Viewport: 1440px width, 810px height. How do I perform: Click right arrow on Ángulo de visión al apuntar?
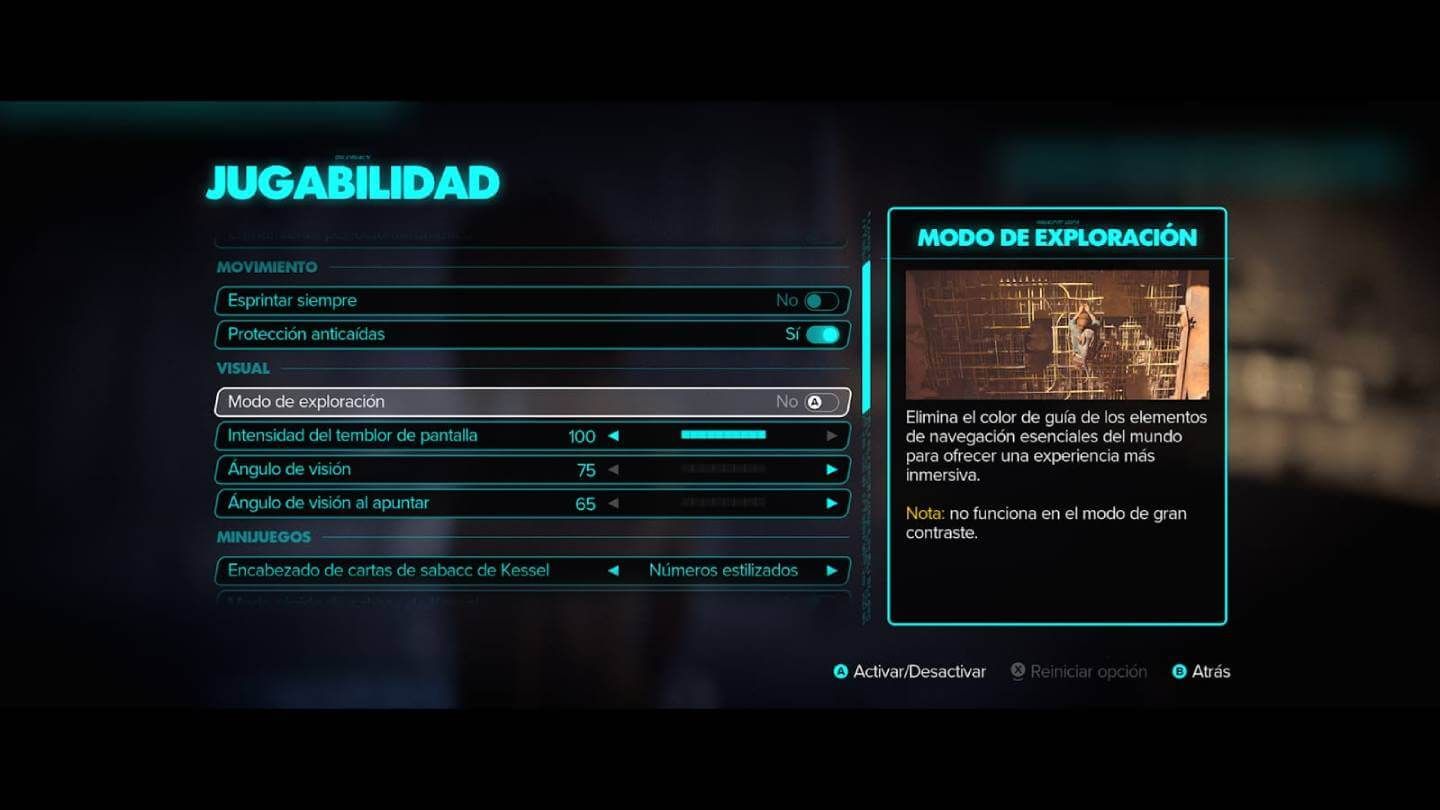(831, 503)
